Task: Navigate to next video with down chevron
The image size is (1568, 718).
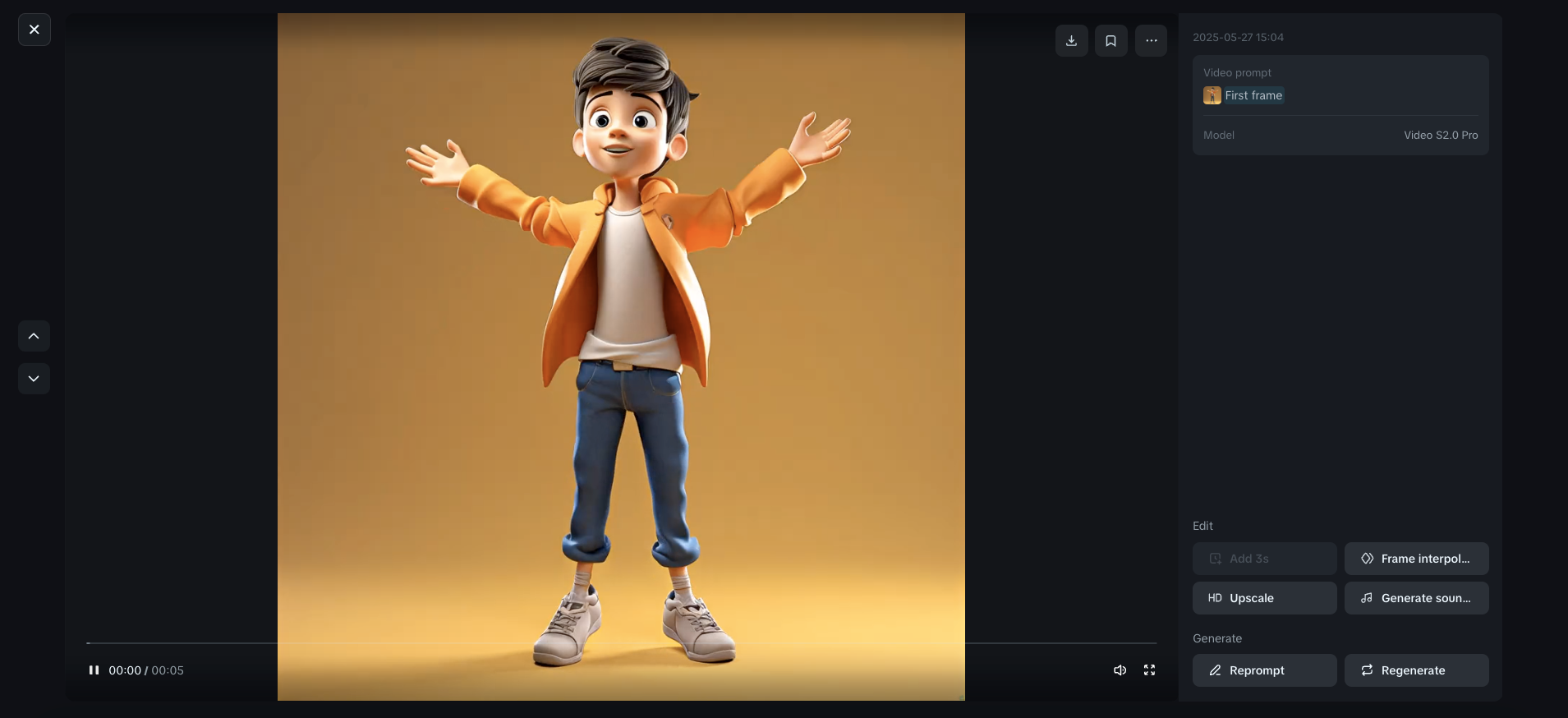Action: click(x=34, y=379)
